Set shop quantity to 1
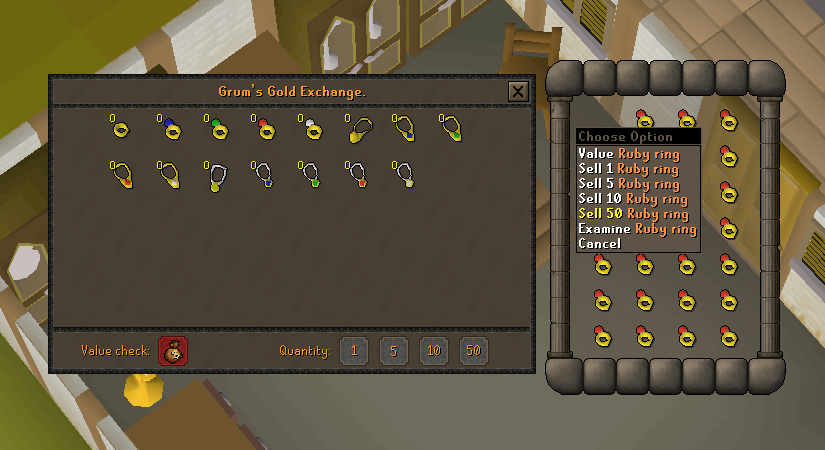Screen dimensions: 825x450 (x=354, y=351)
